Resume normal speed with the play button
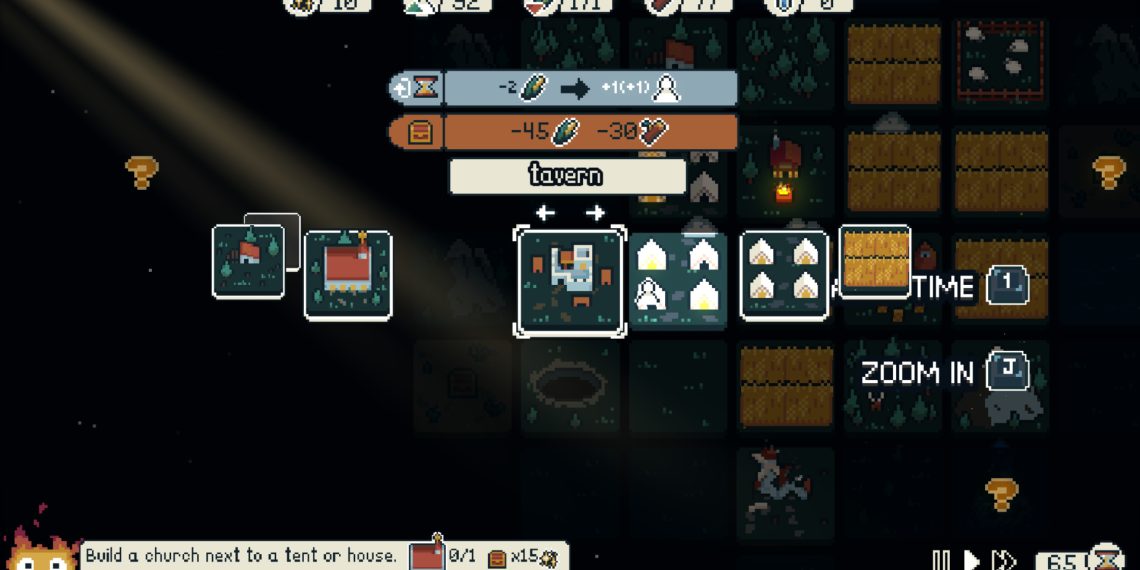 [x=970, y=559]
